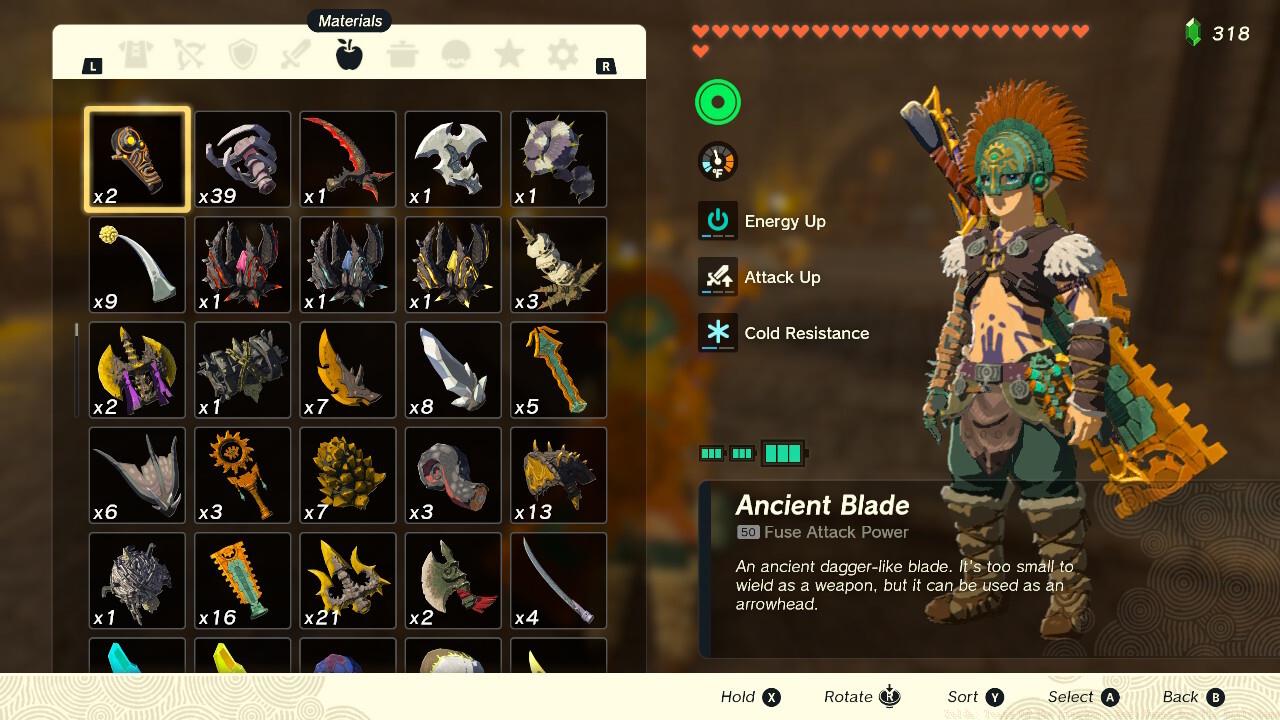Screen dimensions: 1280x720
Task: Open the bow and arrow inventory tab
Action: [190, 55]
